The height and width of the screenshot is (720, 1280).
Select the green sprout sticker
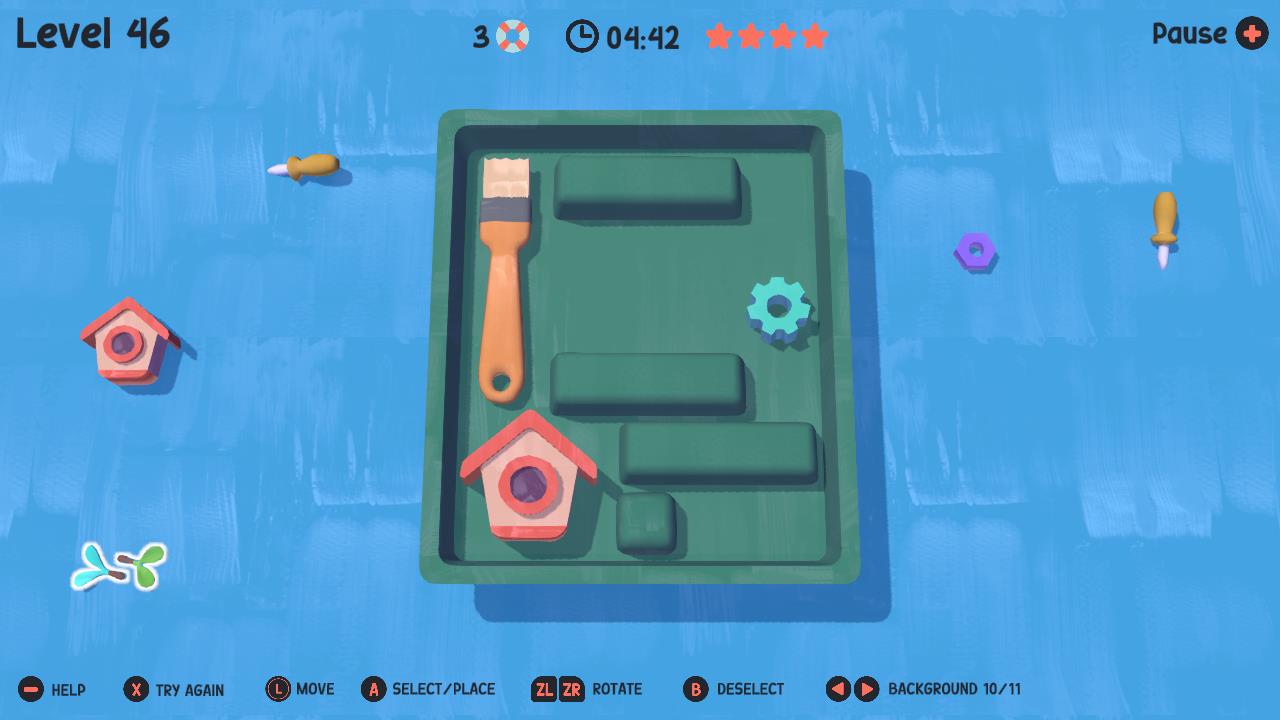117,566
